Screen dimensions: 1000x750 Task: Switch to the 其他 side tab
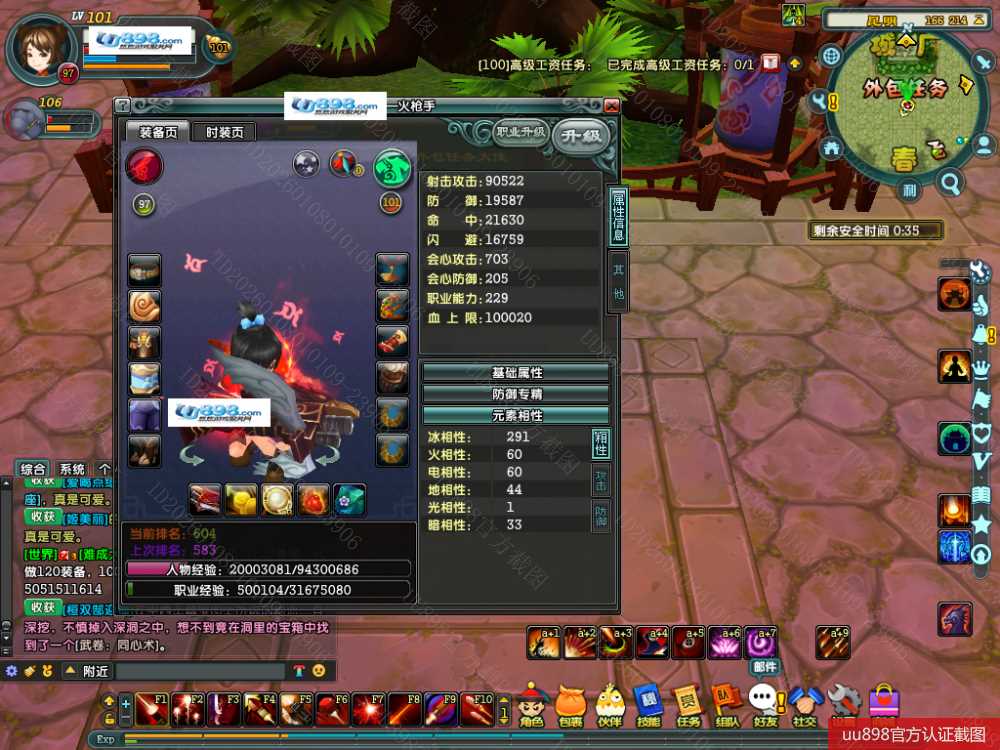pyautogui.click(x=619, y=281)
